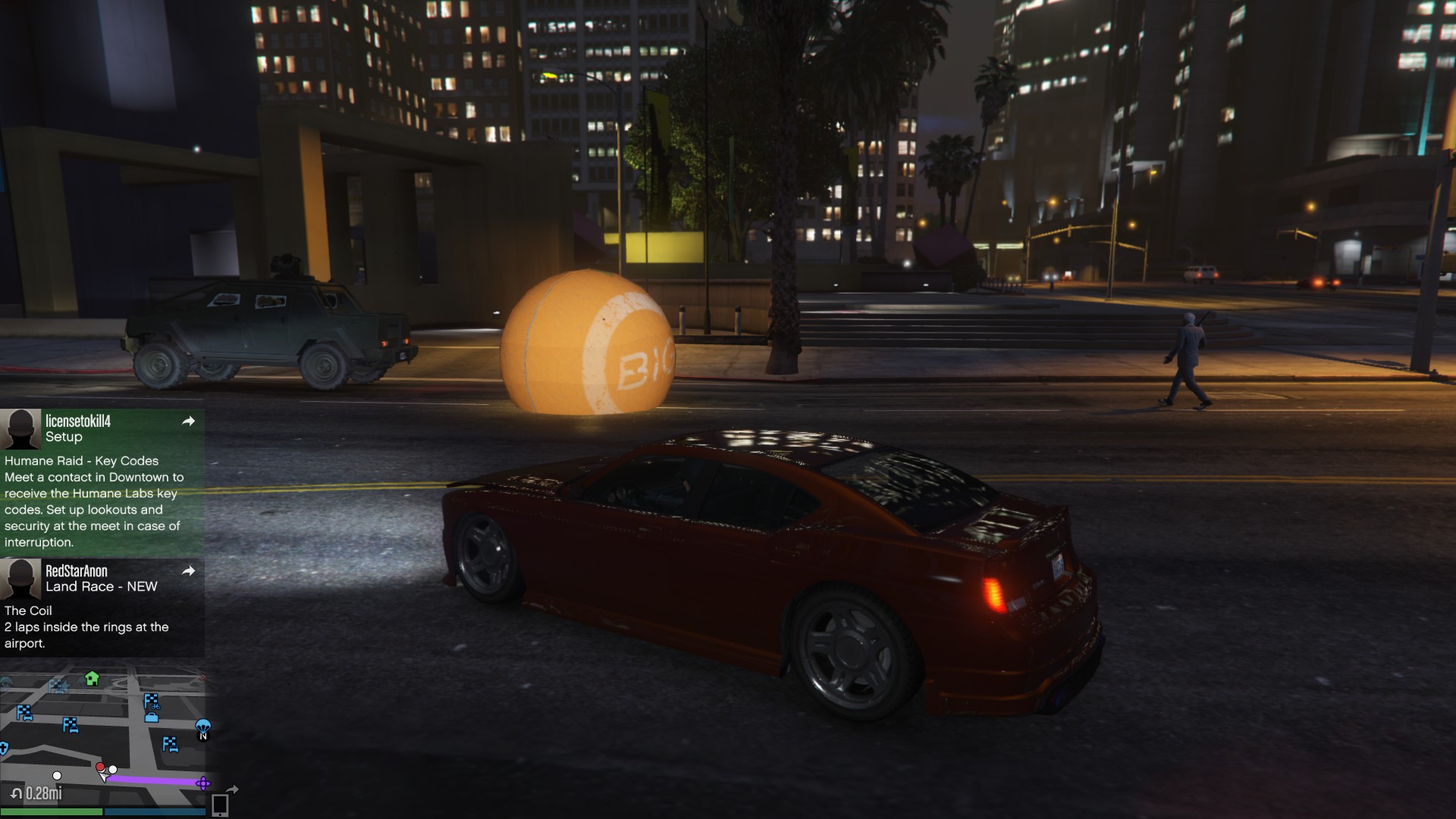Select the parachute jump marker on the minimap
This screenshot has width=1456, height=819.
point(202,726)
